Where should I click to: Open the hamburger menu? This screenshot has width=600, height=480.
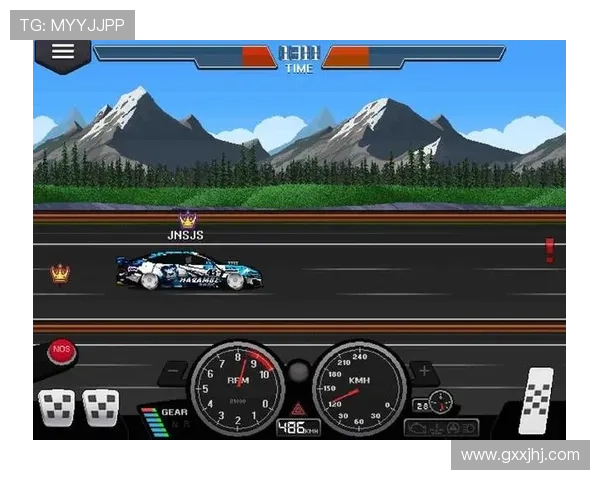click(62, 52)
